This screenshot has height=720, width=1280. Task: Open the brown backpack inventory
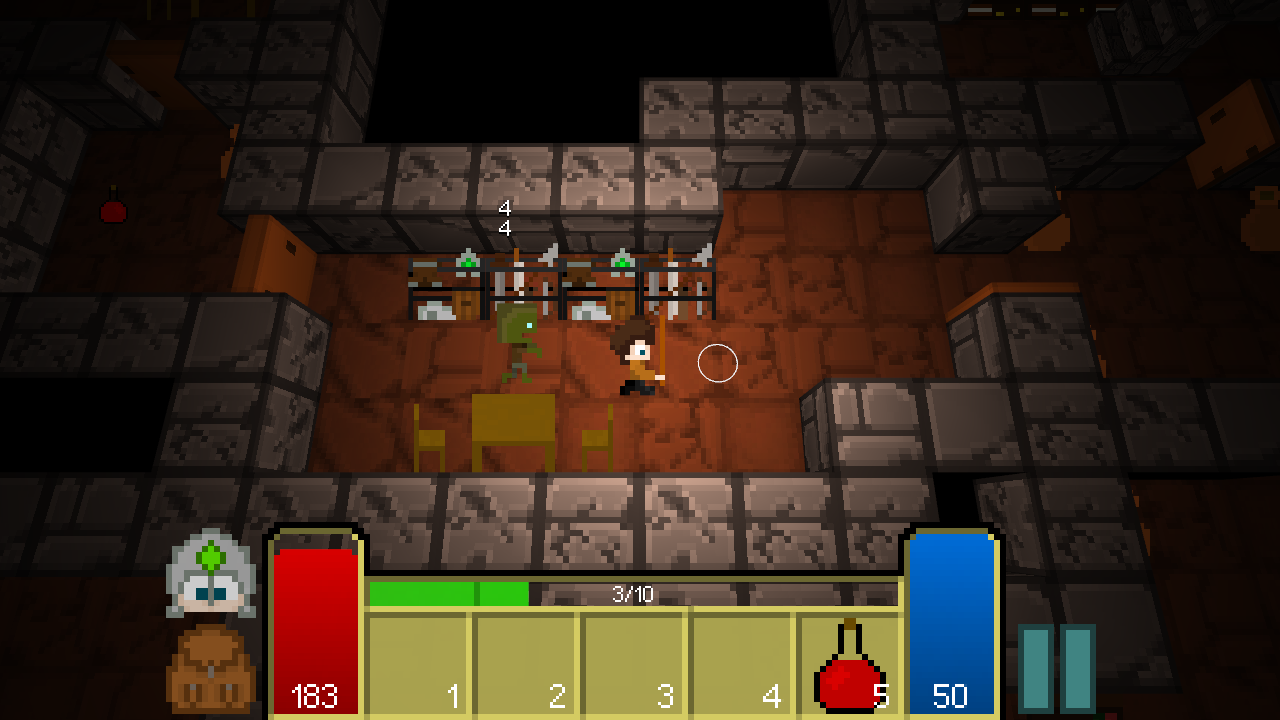211,668
